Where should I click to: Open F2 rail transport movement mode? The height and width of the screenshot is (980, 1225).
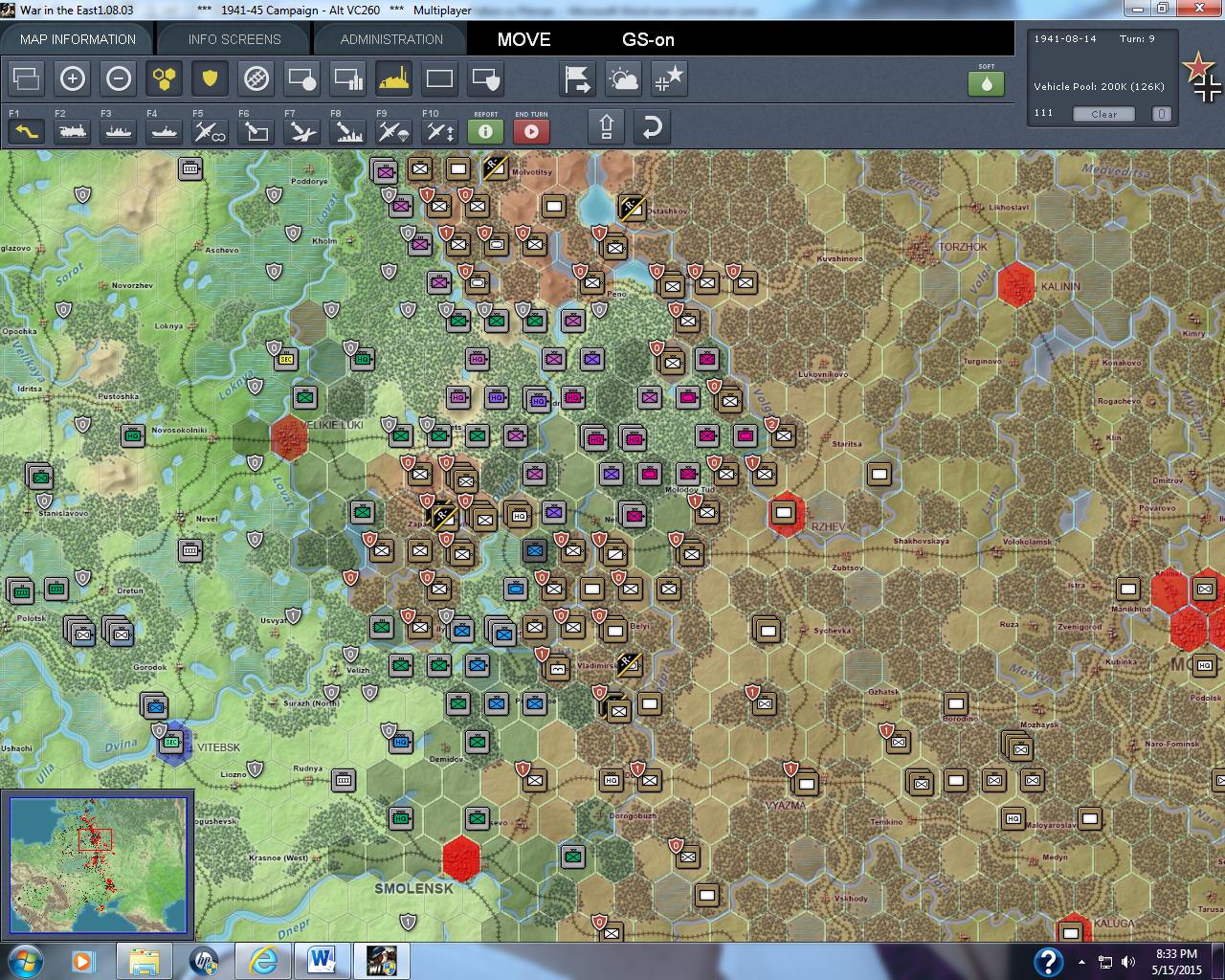pyautogui.click(x=71, y=130)
